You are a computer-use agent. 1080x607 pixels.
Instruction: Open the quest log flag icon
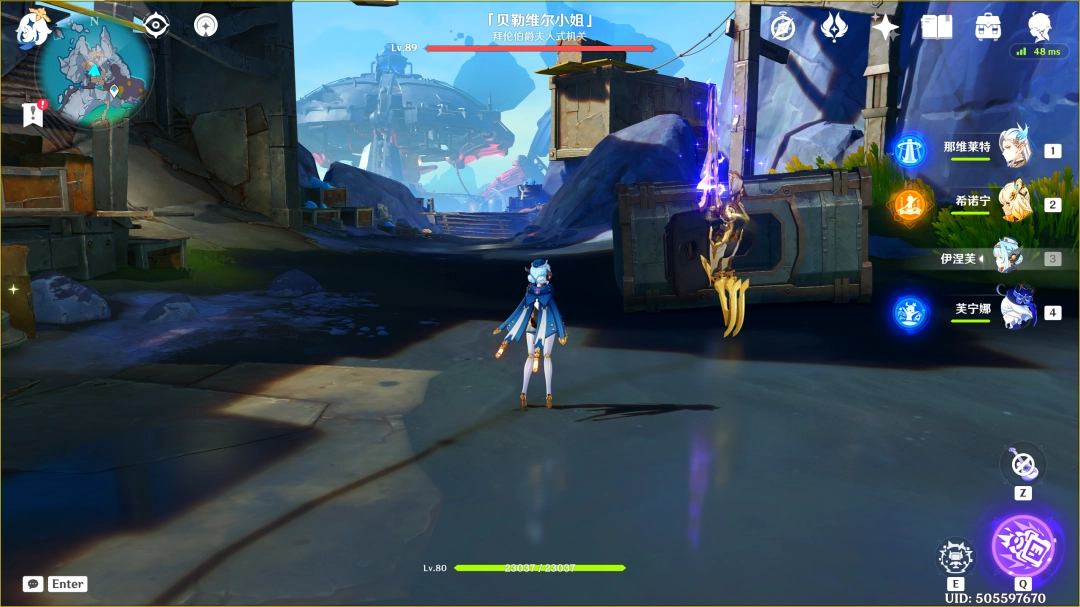coord(33,115)
